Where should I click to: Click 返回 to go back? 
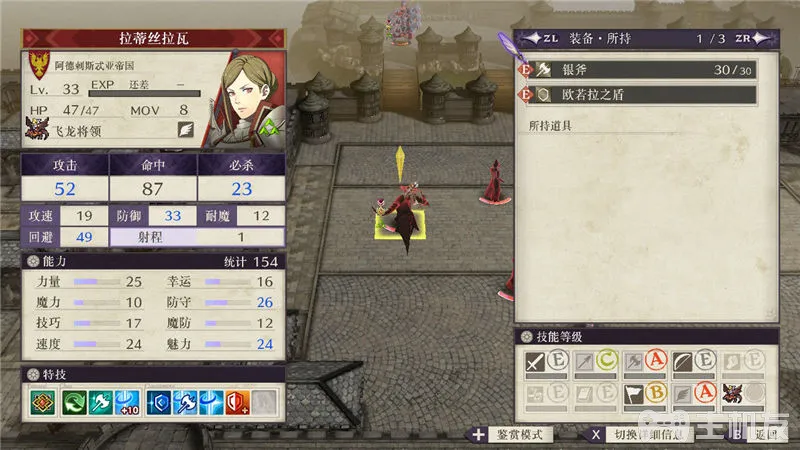pos(762,436)
